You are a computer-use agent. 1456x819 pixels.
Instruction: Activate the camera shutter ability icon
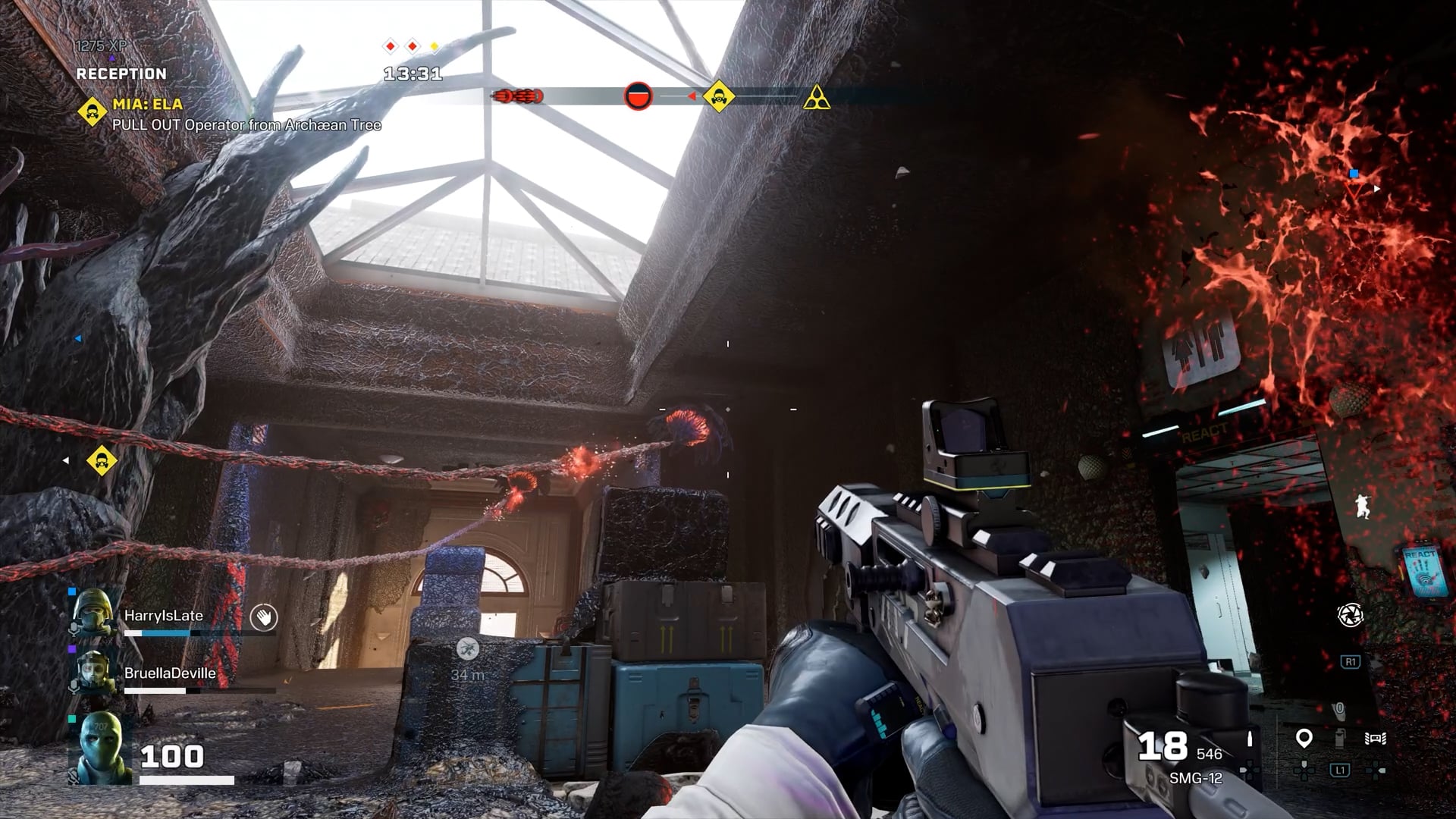coord(1350,615)
